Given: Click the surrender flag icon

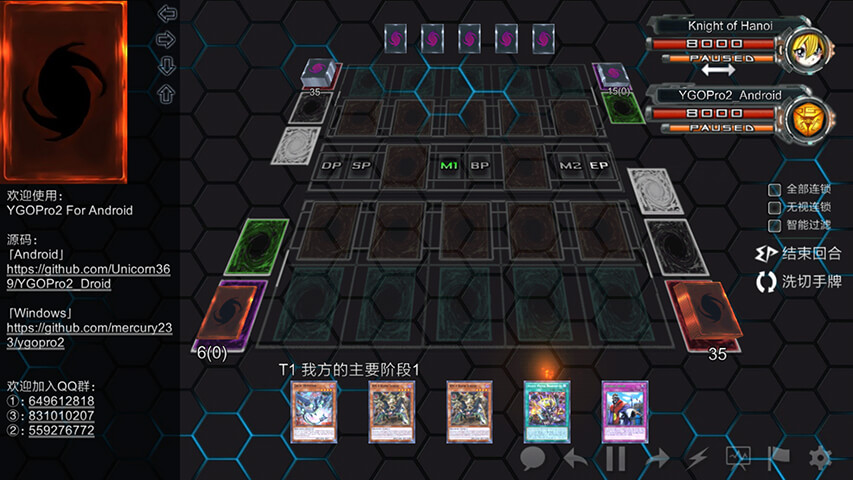Looking at the screenshot, I should point(779,458).
